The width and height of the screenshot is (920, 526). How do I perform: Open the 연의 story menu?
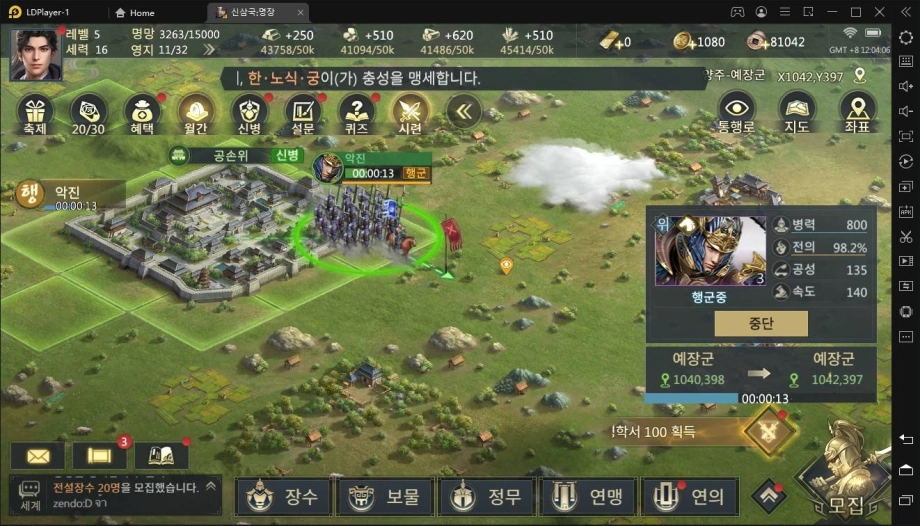pyautogui.click(x=688, y=496)
